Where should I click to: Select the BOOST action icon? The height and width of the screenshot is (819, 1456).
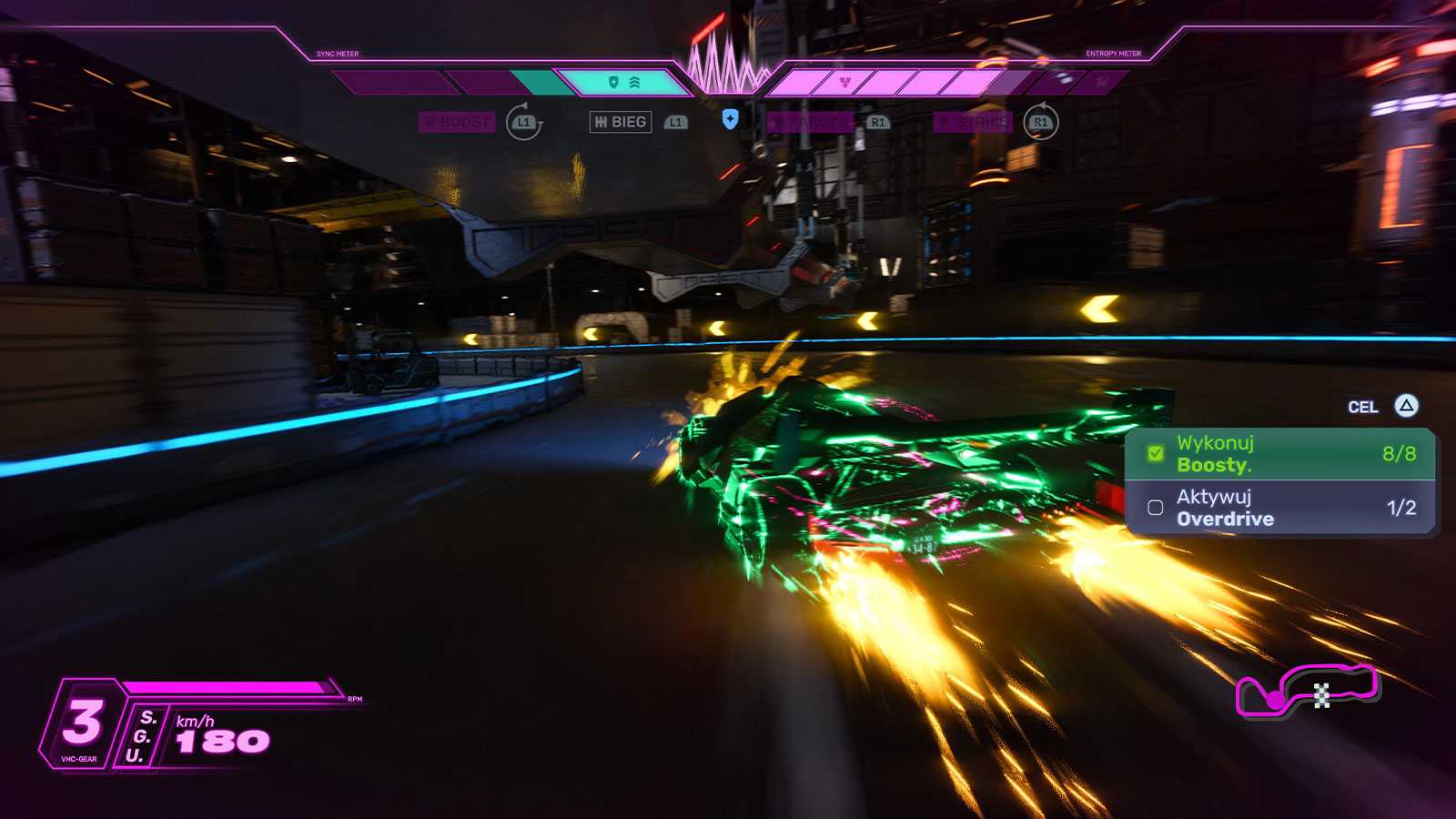[458, 121]
